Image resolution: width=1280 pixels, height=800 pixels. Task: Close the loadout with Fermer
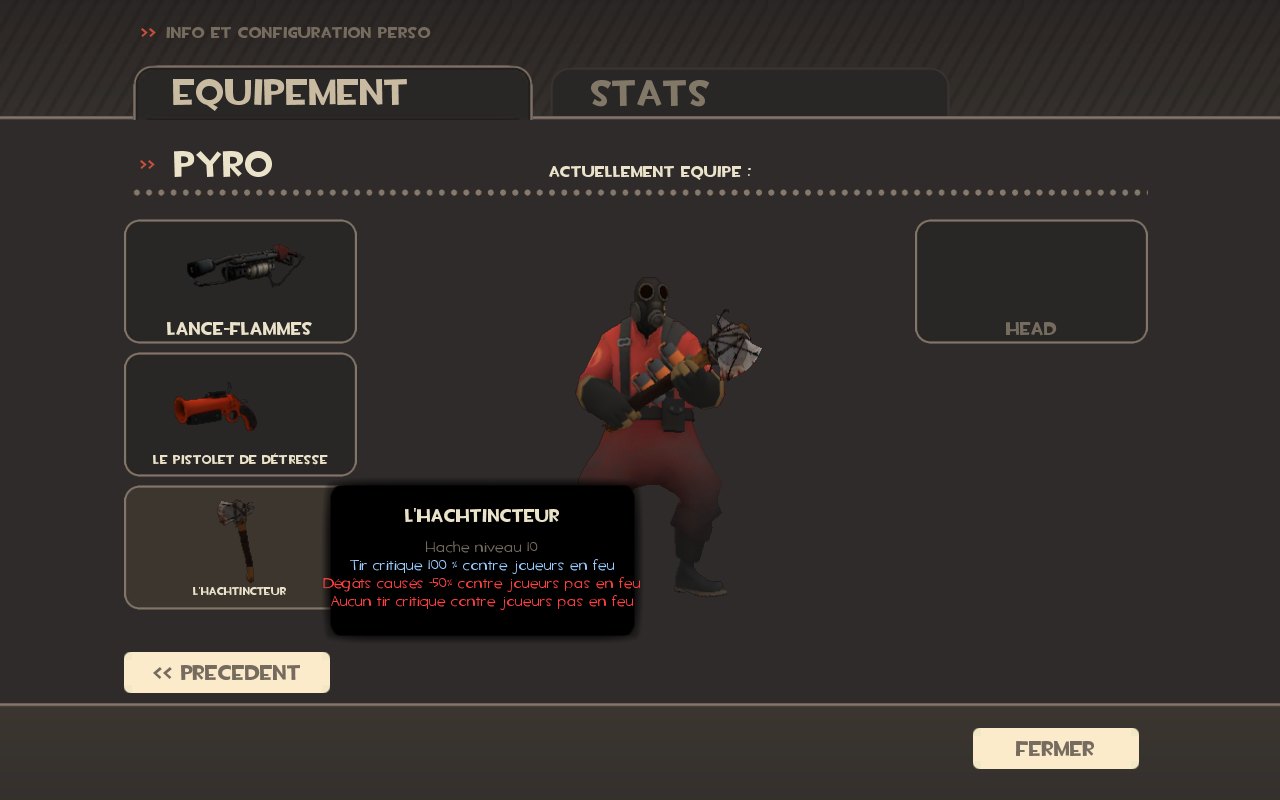coord(1055,749)
